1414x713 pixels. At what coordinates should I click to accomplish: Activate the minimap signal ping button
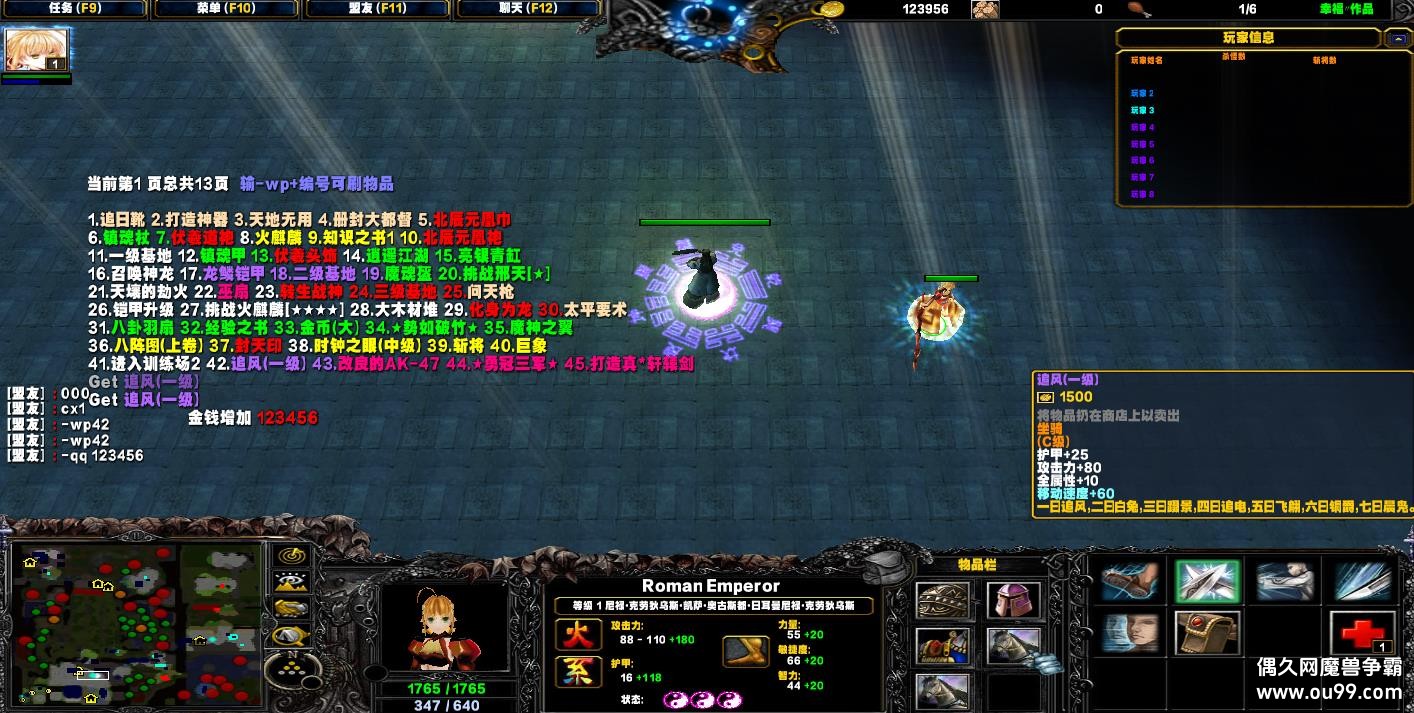(290, 556)
